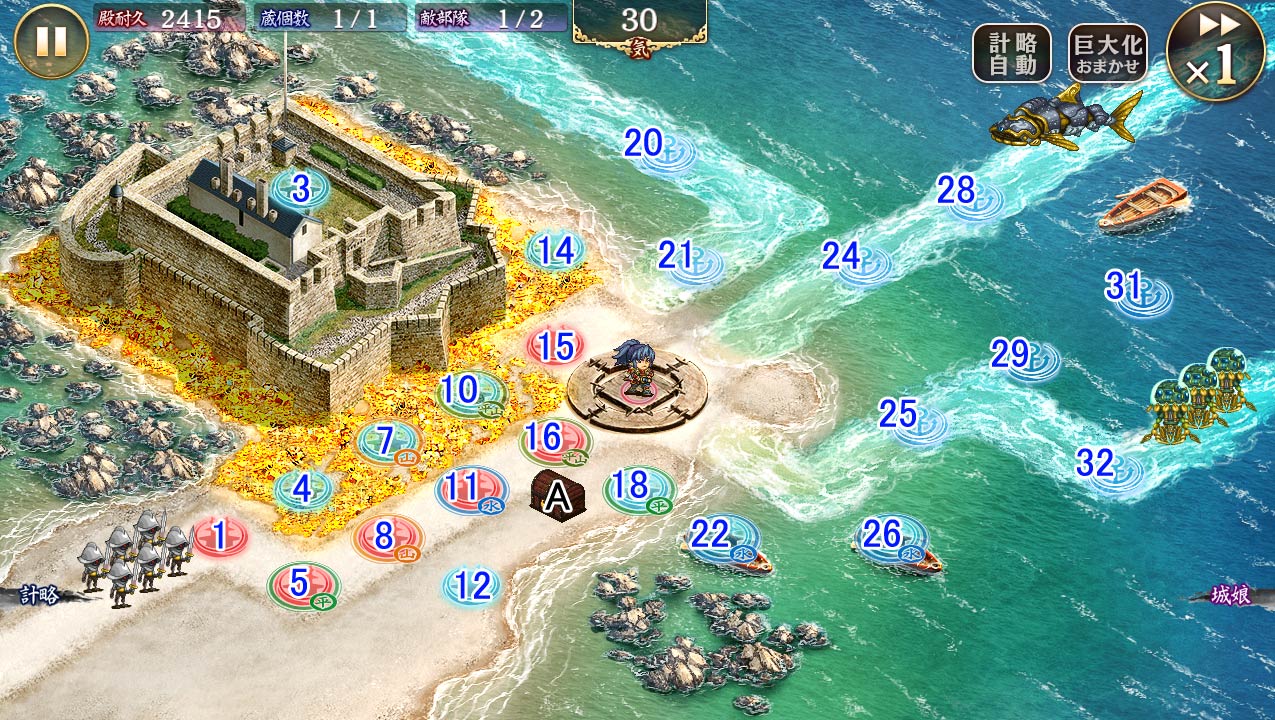Open the 城娘 castle girl panel
The width and height of the screenshot is (1275, 720).
1232,595
